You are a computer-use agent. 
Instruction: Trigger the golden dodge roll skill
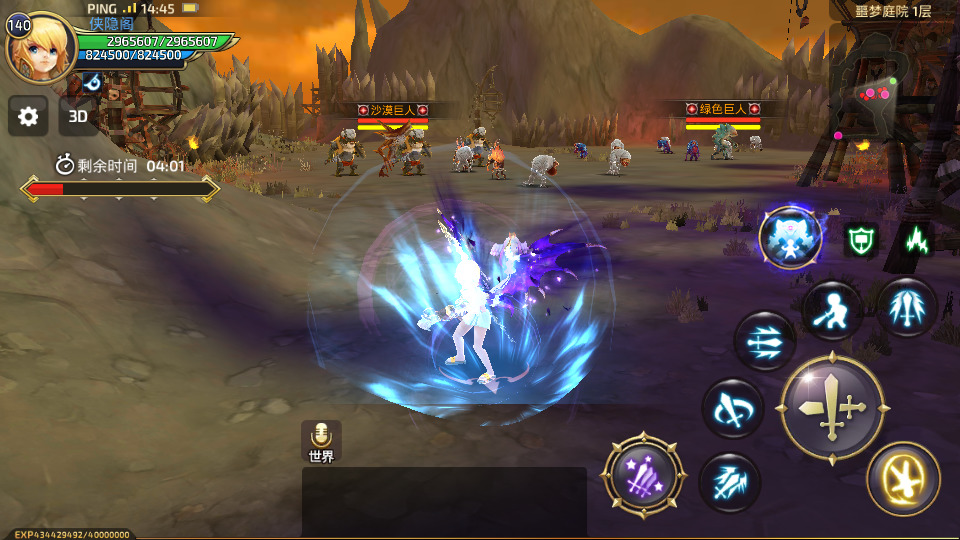click(x=903, y=478)
